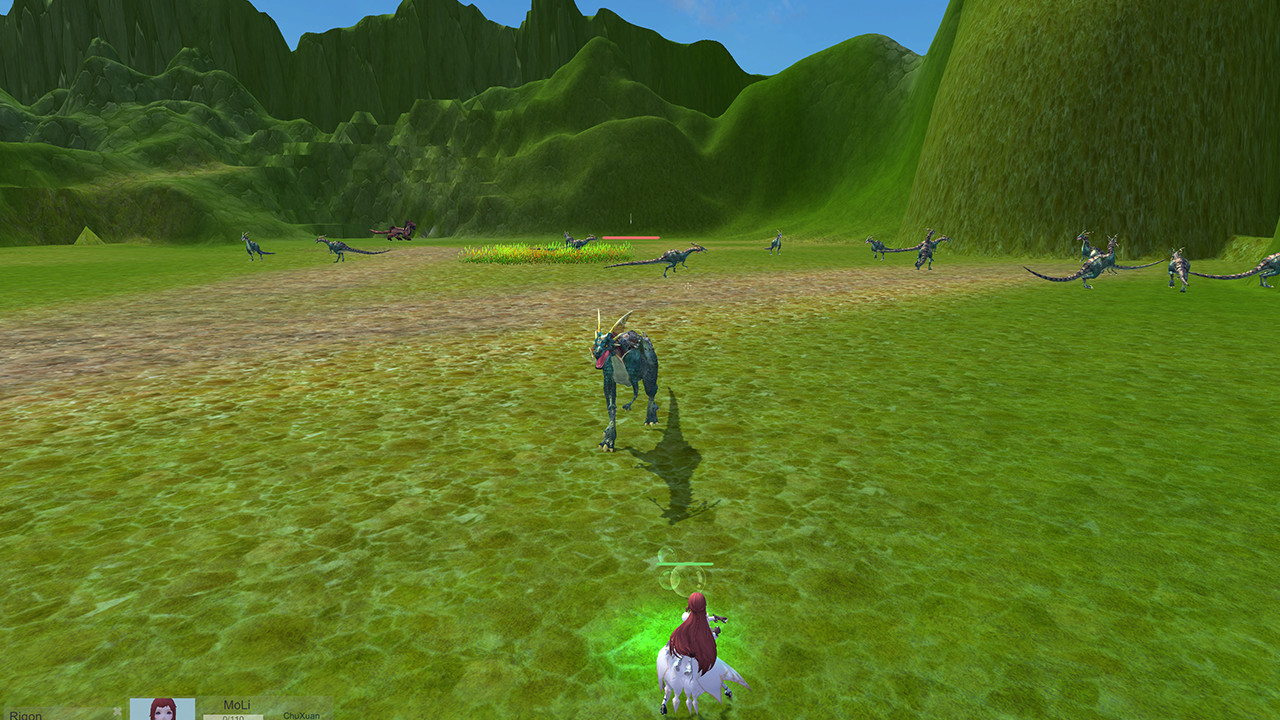This screenshot has width=1280, height=720.
Task: Click MoLi's 0/110 health bar
Action: (234, 717)
